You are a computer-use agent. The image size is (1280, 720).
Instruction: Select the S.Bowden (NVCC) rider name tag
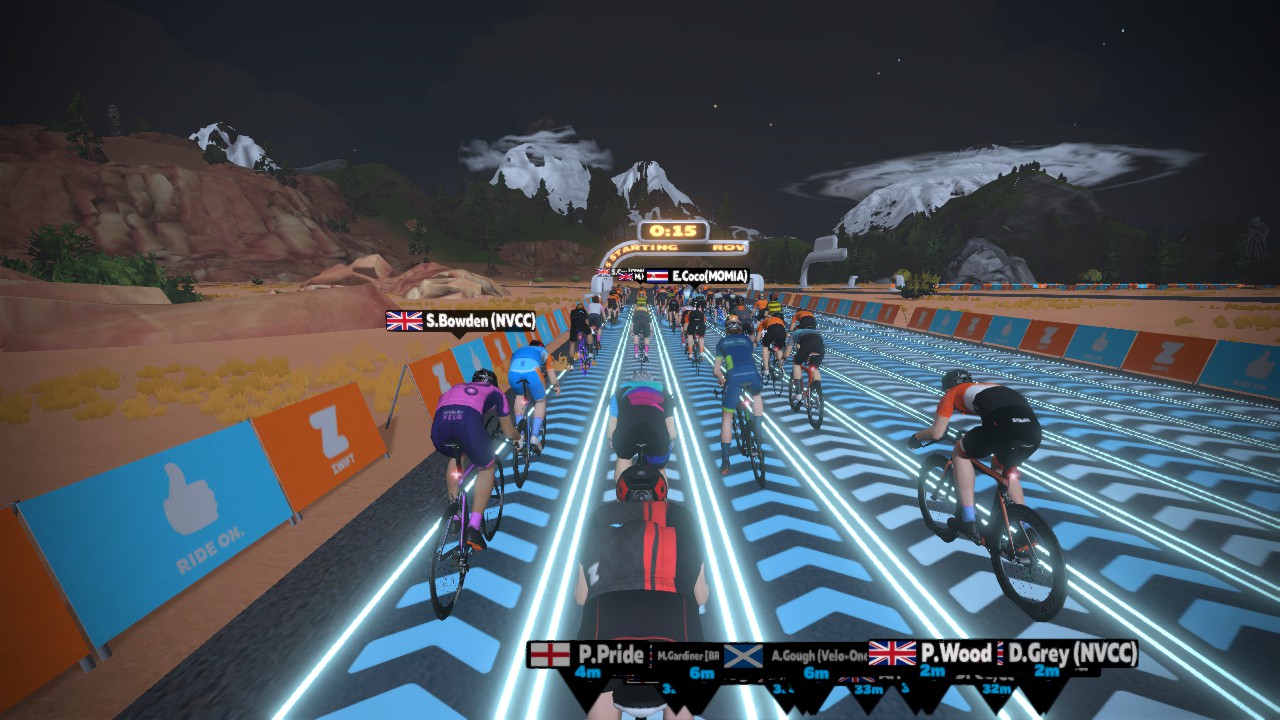point(461,321)
